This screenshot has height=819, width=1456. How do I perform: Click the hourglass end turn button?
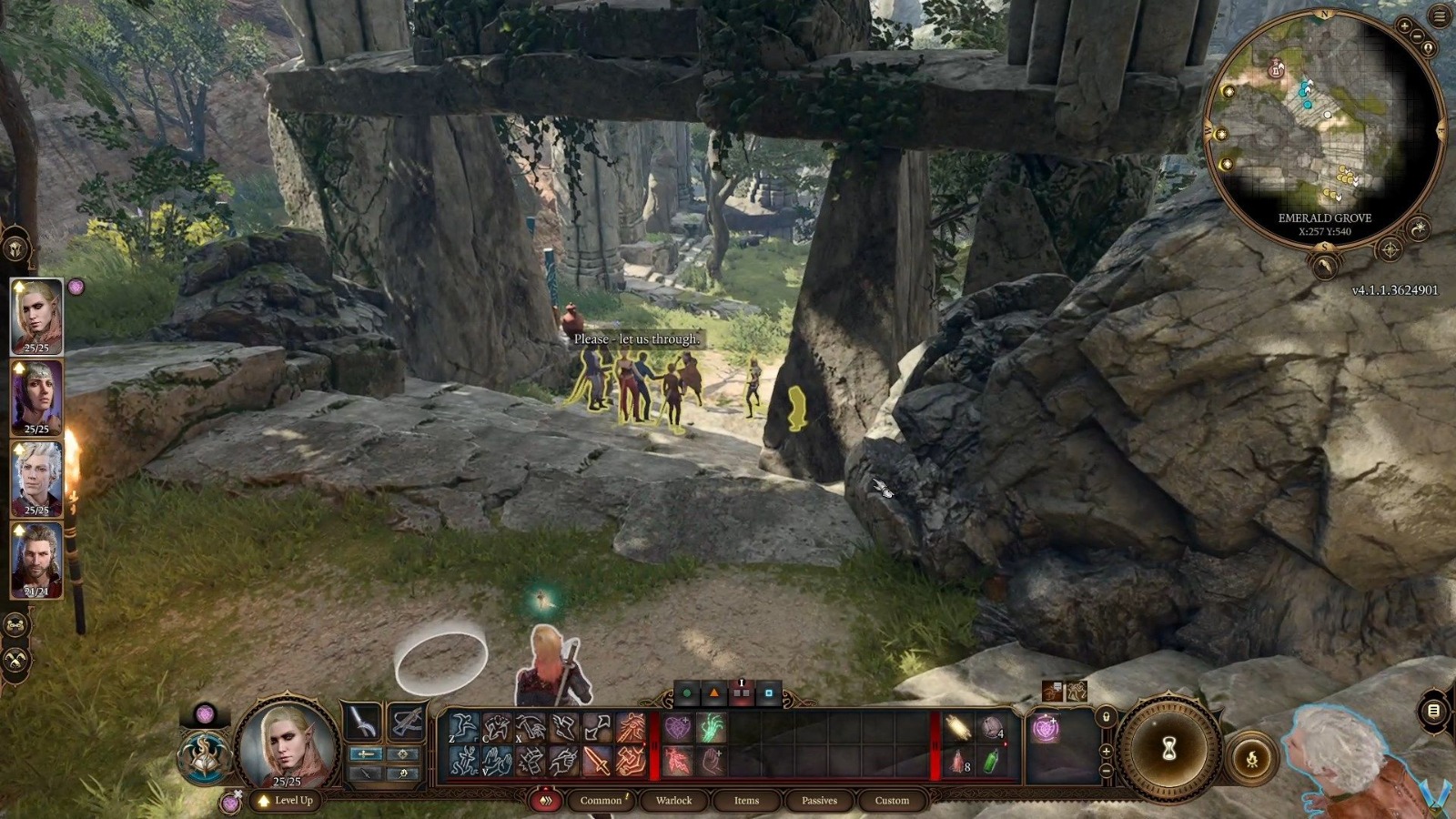coord(1169,749)
